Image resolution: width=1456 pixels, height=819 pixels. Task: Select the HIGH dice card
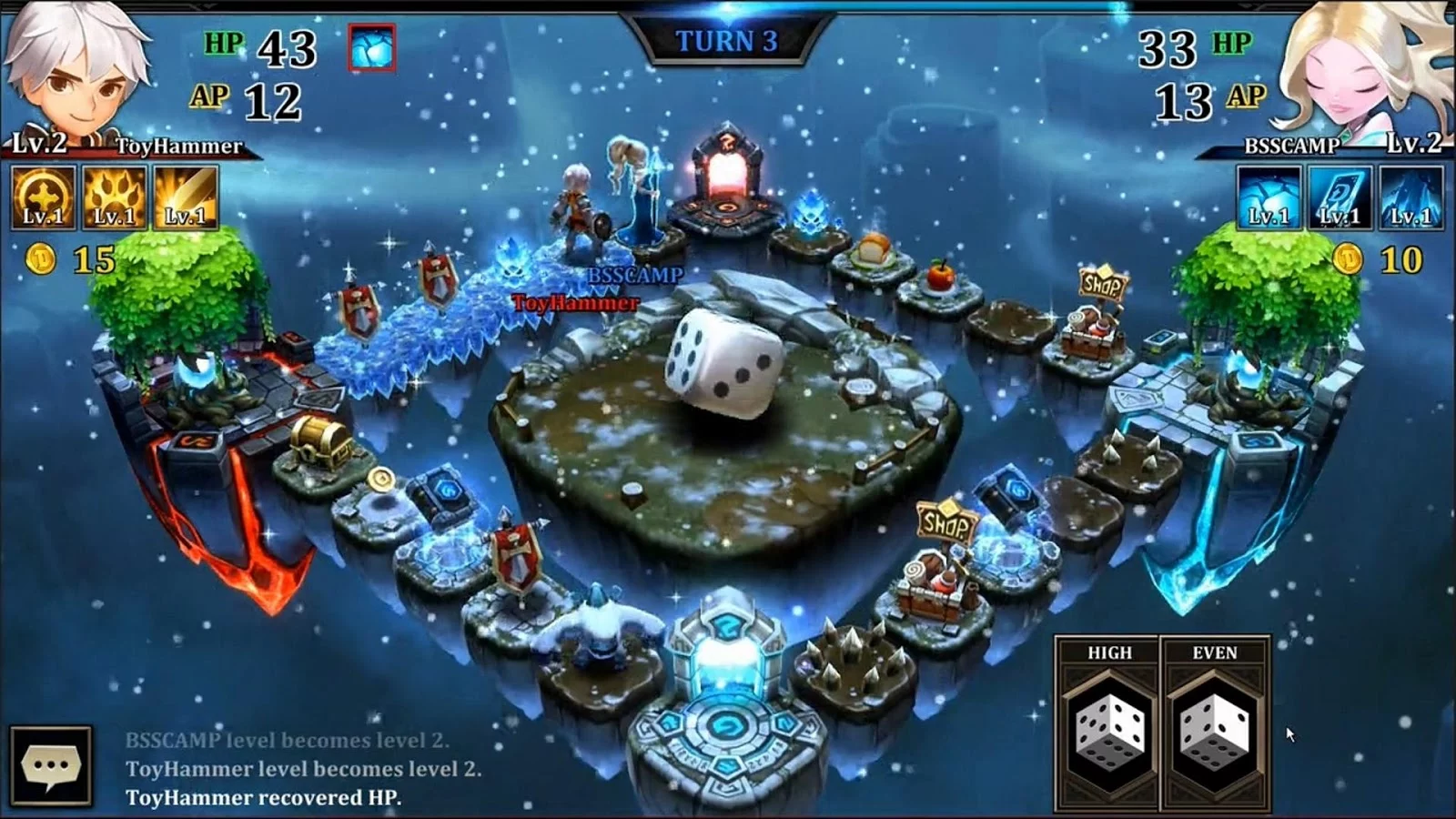(1108, 724)
